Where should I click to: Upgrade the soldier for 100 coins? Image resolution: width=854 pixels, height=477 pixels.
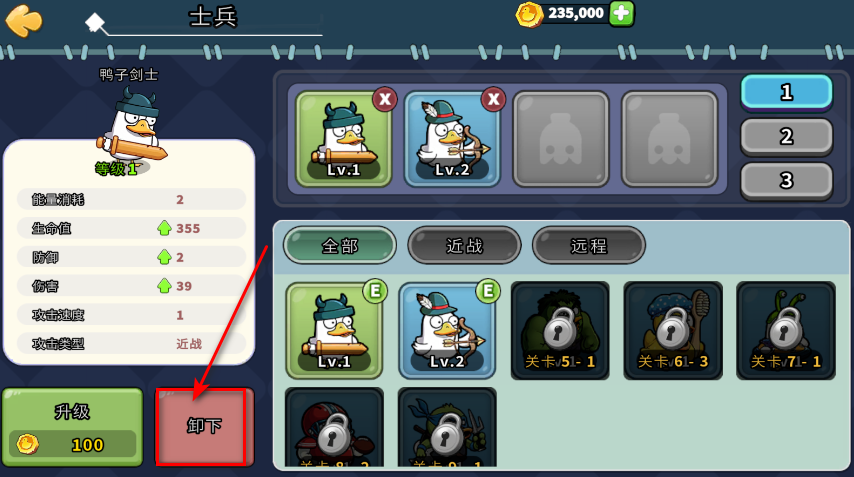click(72, 428)
